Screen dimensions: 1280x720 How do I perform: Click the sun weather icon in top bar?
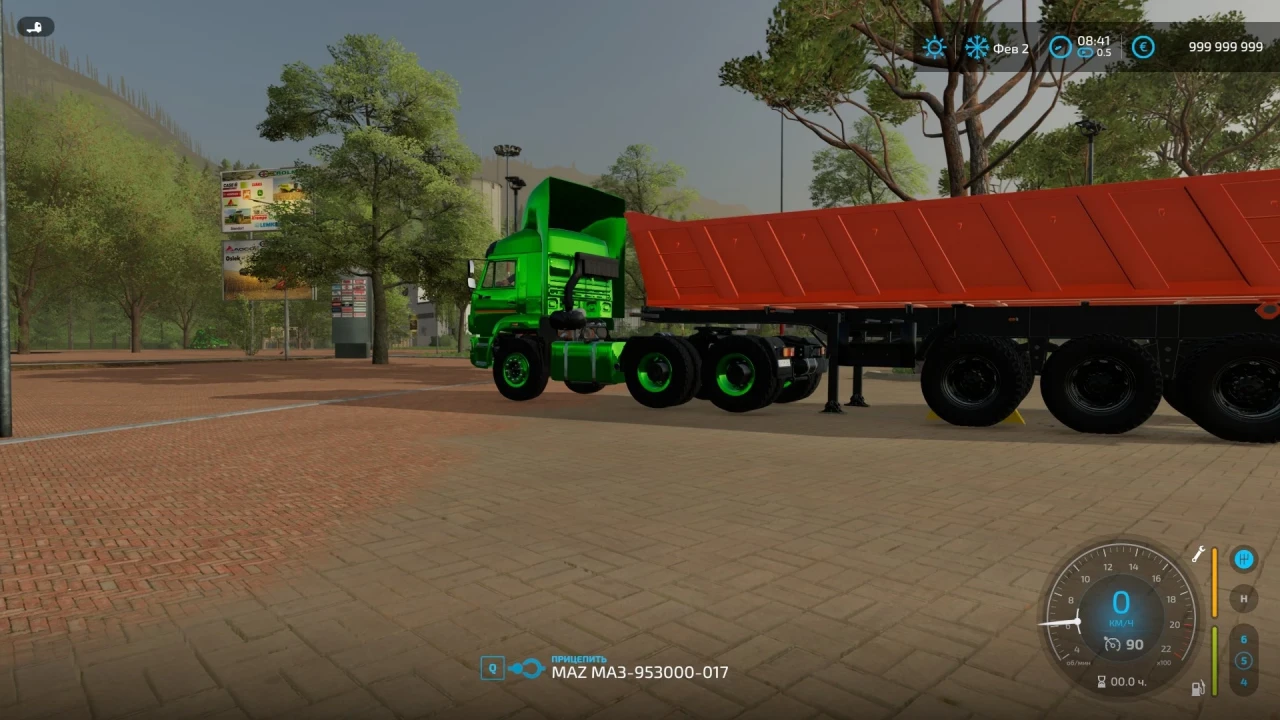point(934,47)
